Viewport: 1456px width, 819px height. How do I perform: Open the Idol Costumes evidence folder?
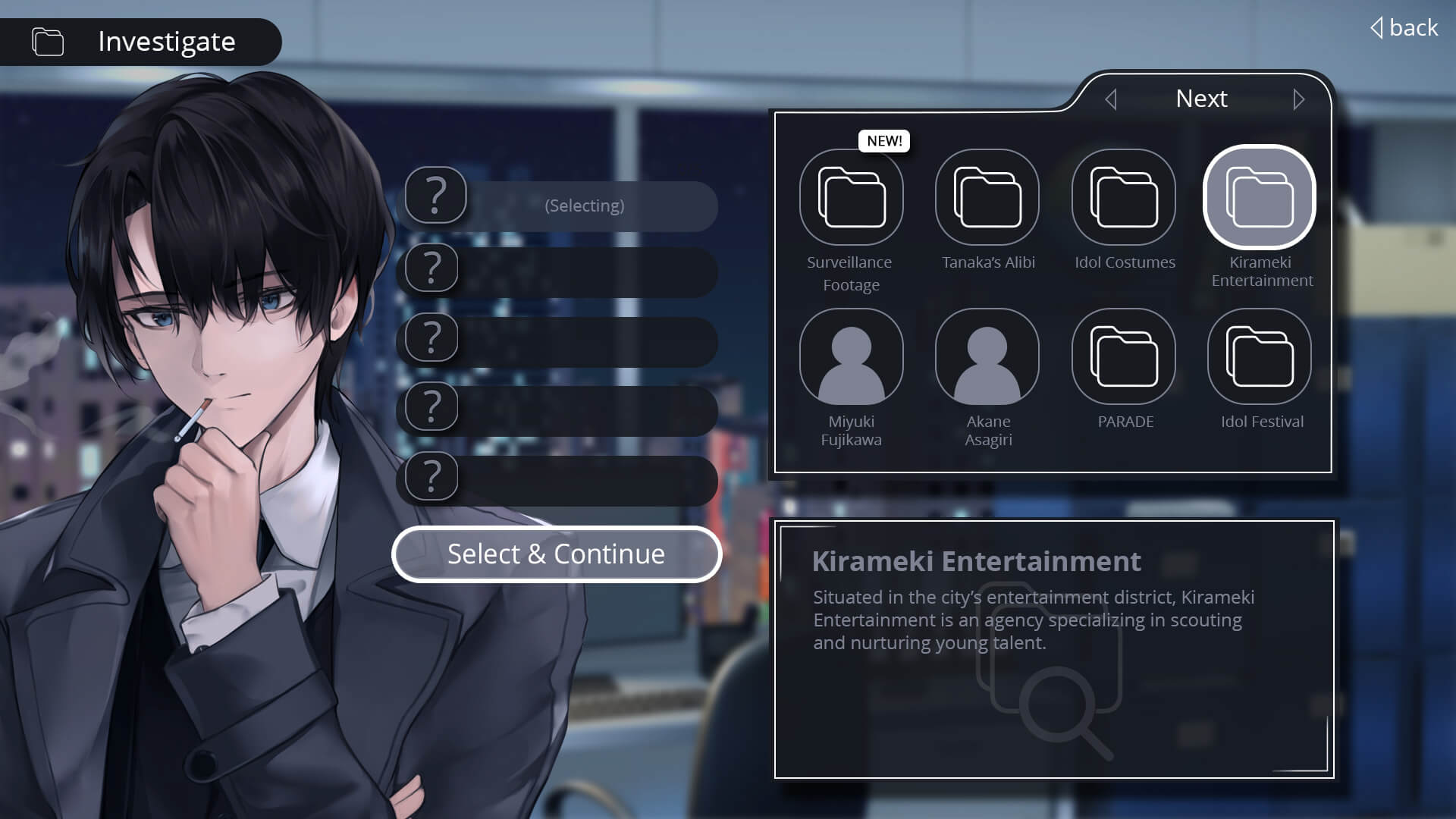pyautogui.click(x=1124, y=196)
